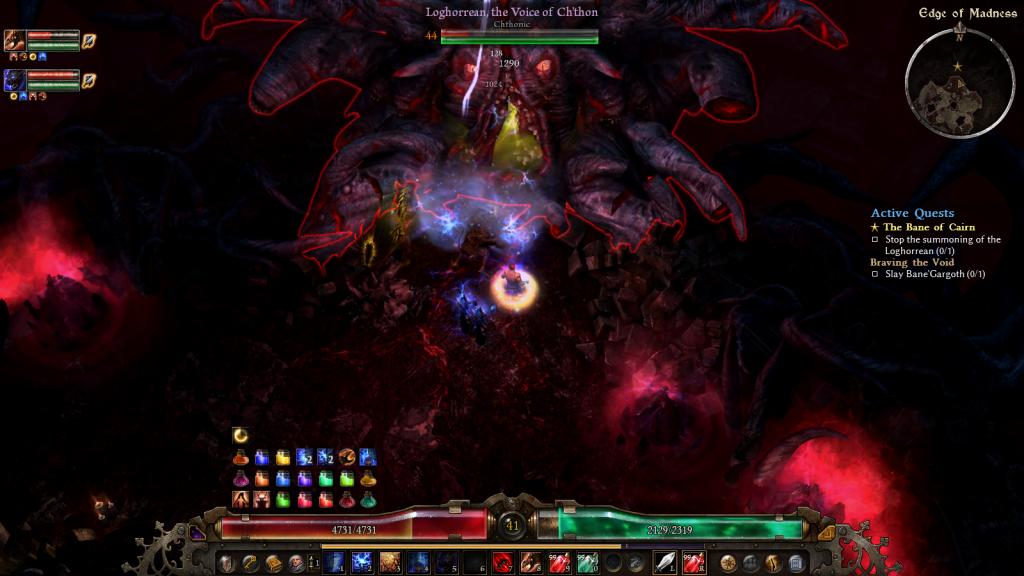Screen dimensions: 1024x576
Task: Click the shield button on the hotbar
Action: pyautogui.click(x=227, y=563)
